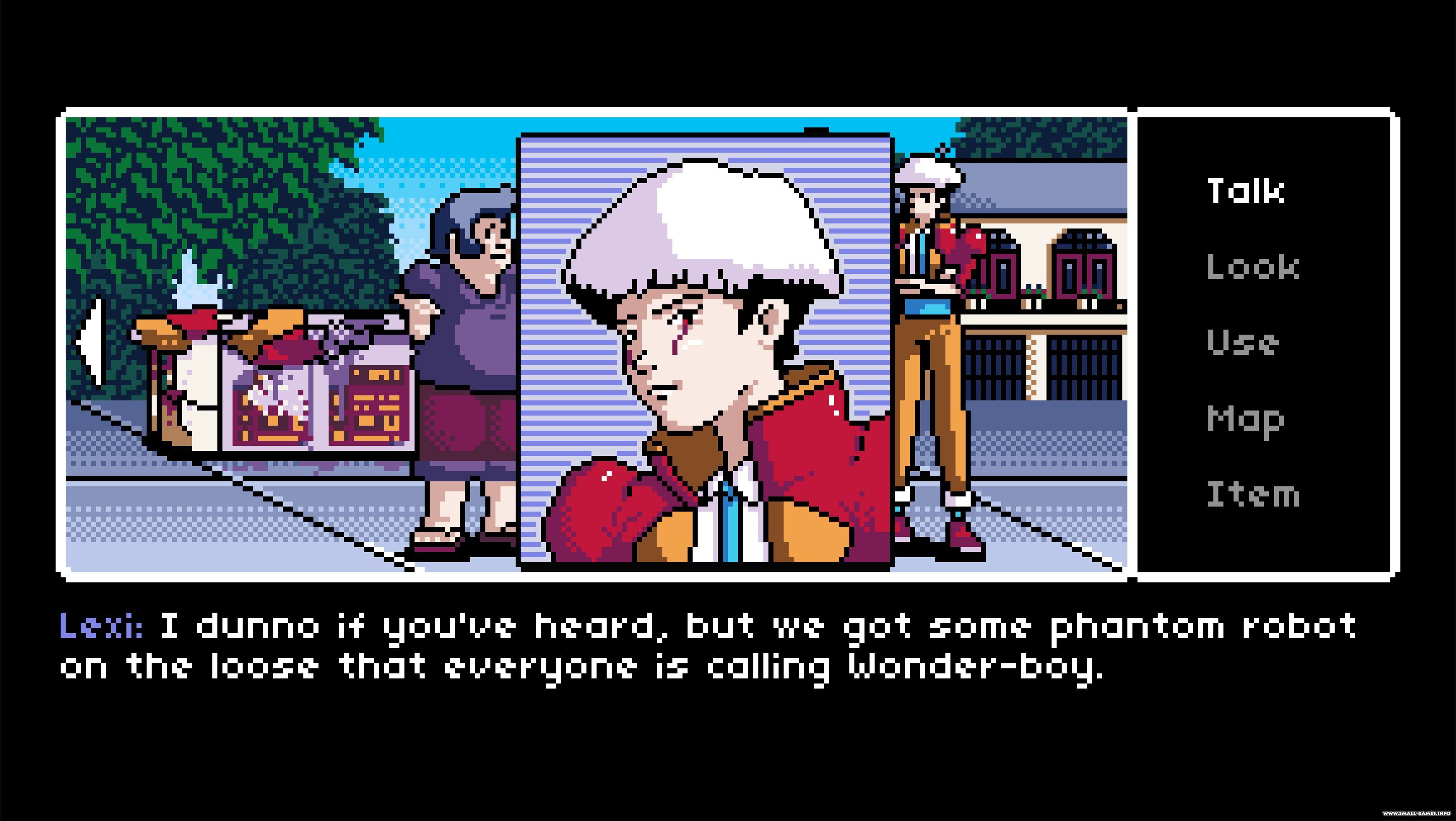1456x821 pixels.
Task: Click the Lexi name label in dialogue
Action: click(102, 629)
